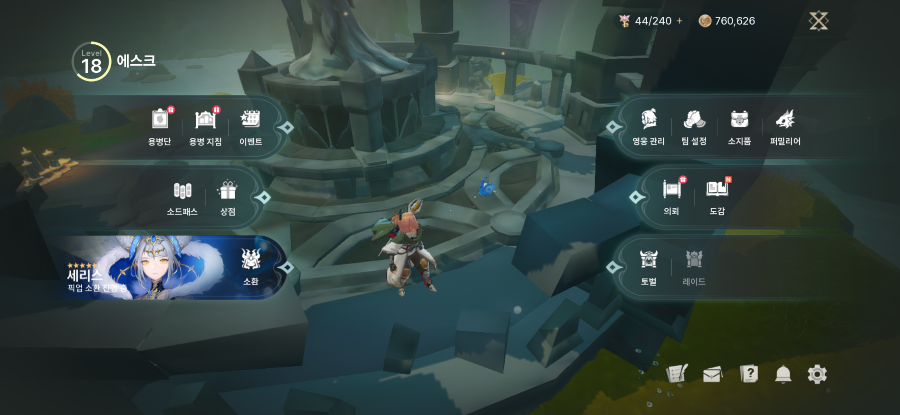
Task: Open the 소지품 inventory
Action: tap(739, 125)
